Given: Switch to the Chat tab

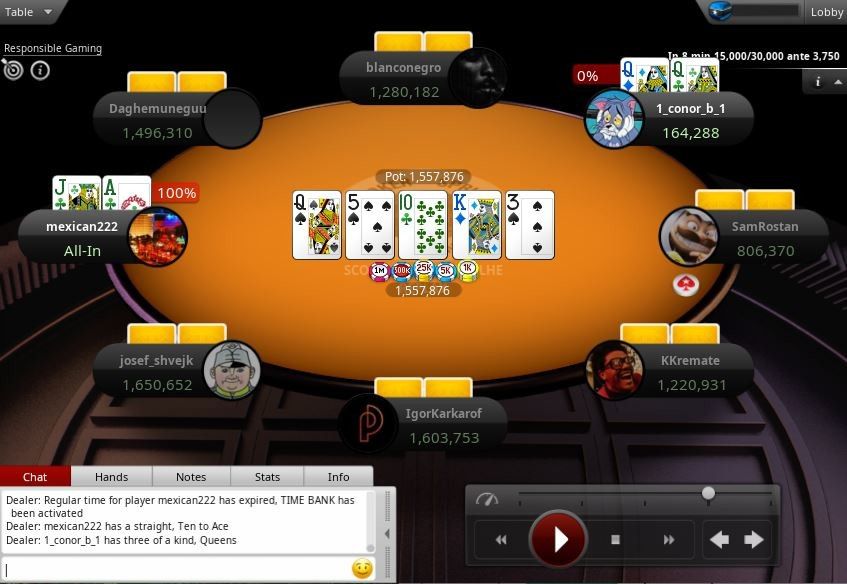Looking at the screenshot, I should (x=35, y=477).
